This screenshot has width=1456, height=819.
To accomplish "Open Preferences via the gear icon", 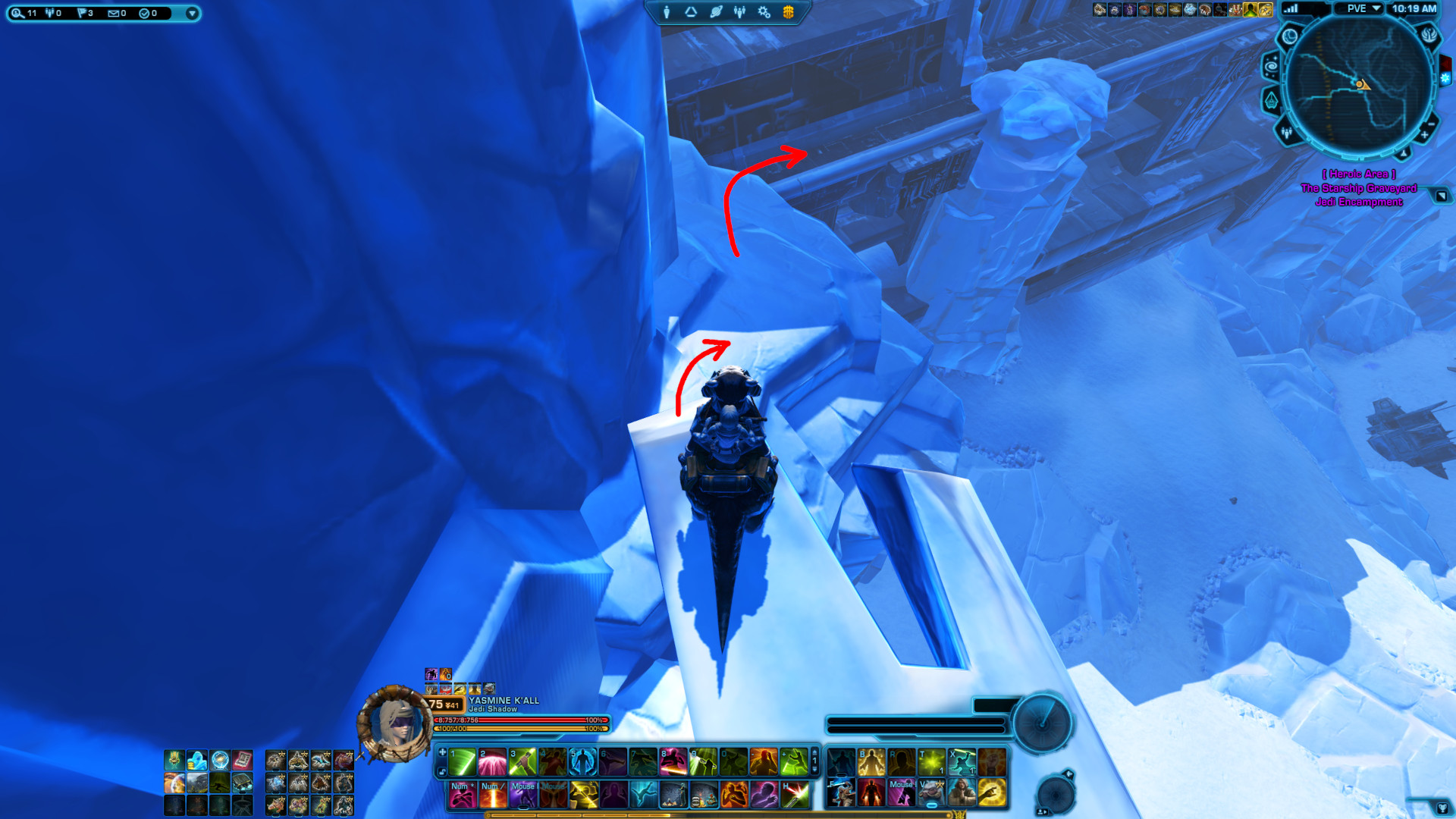I will (x=763, y=13).
